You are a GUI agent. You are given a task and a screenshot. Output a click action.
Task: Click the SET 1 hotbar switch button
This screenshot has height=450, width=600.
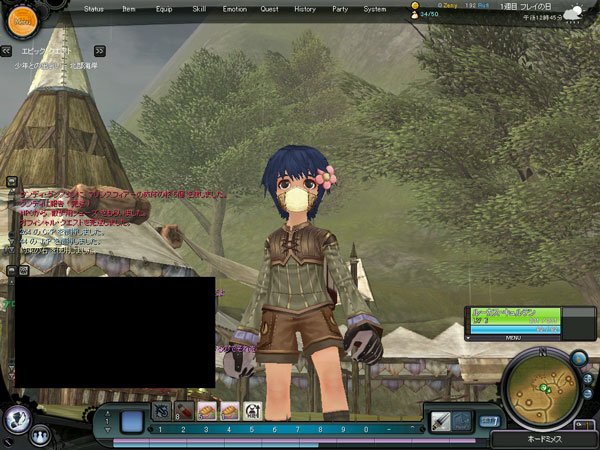click(490, 421)
